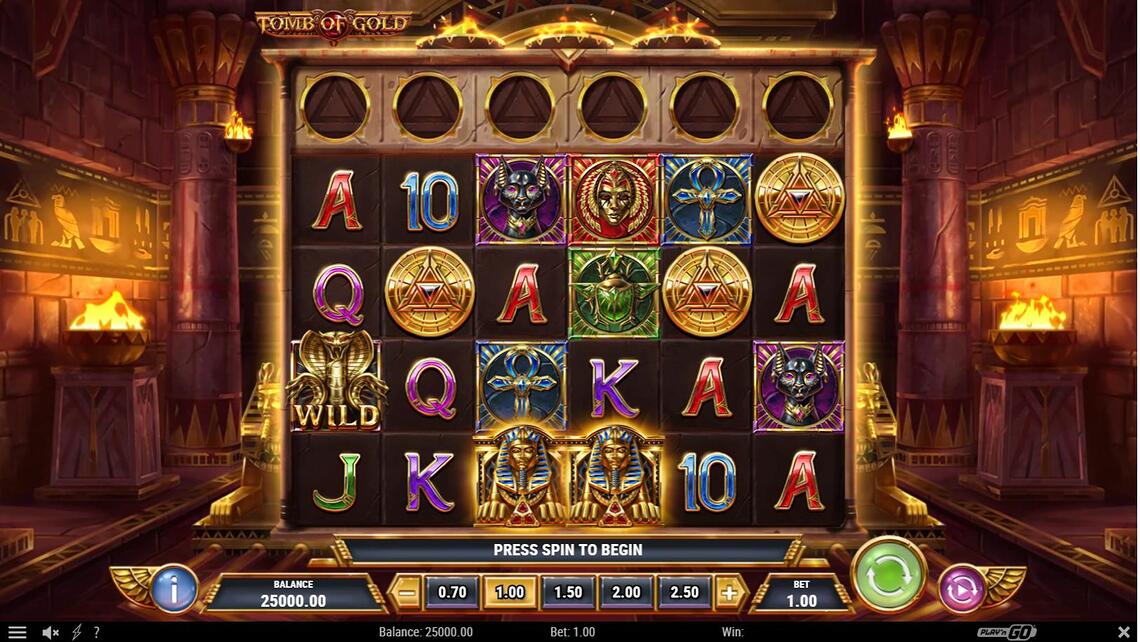The width and height of the screenshot is (1140, 642).
Task: Set the bet to 2.00
Action: (x=626, y=592)
